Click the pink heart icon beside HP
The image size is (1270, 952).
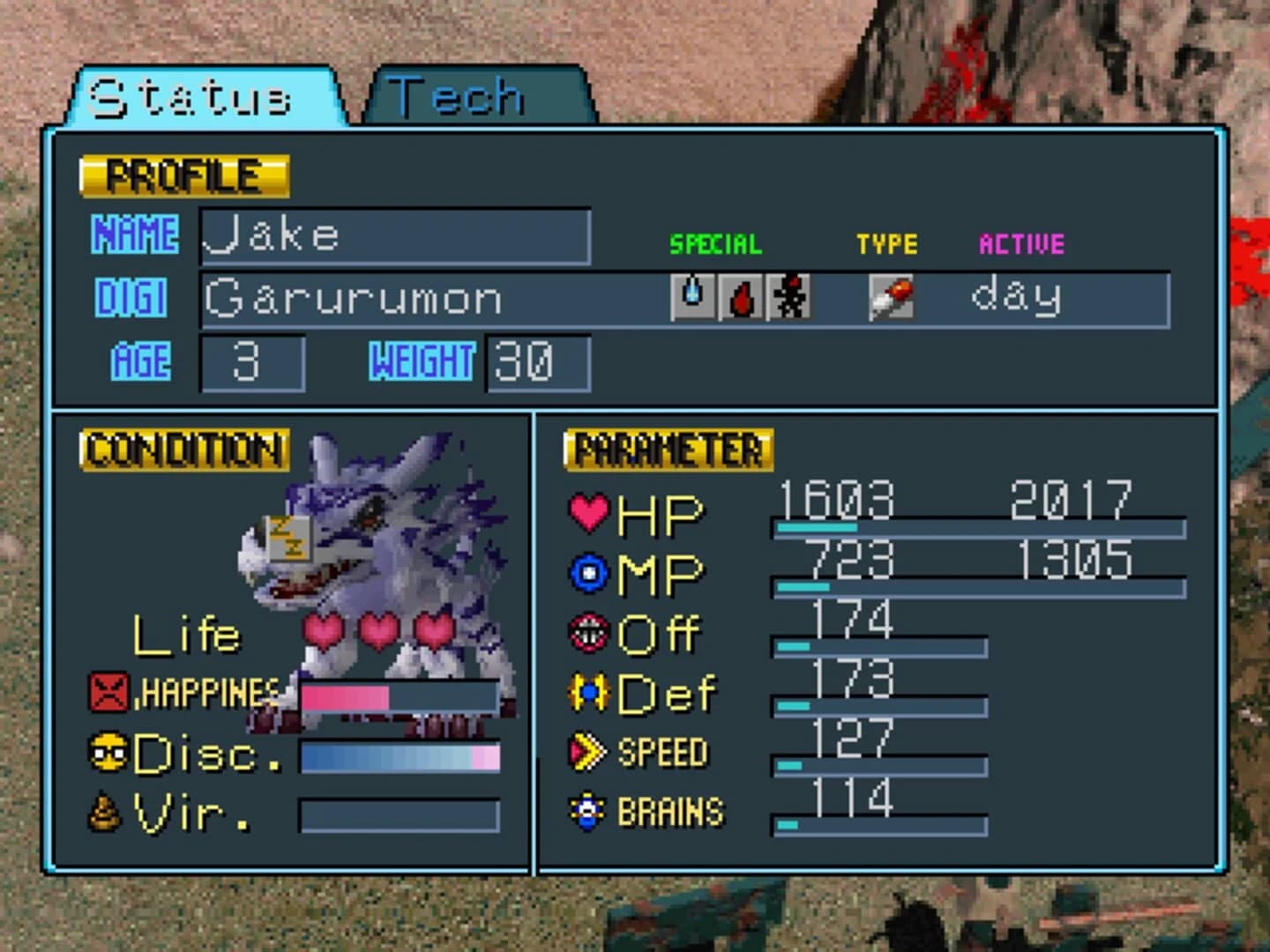589,511
